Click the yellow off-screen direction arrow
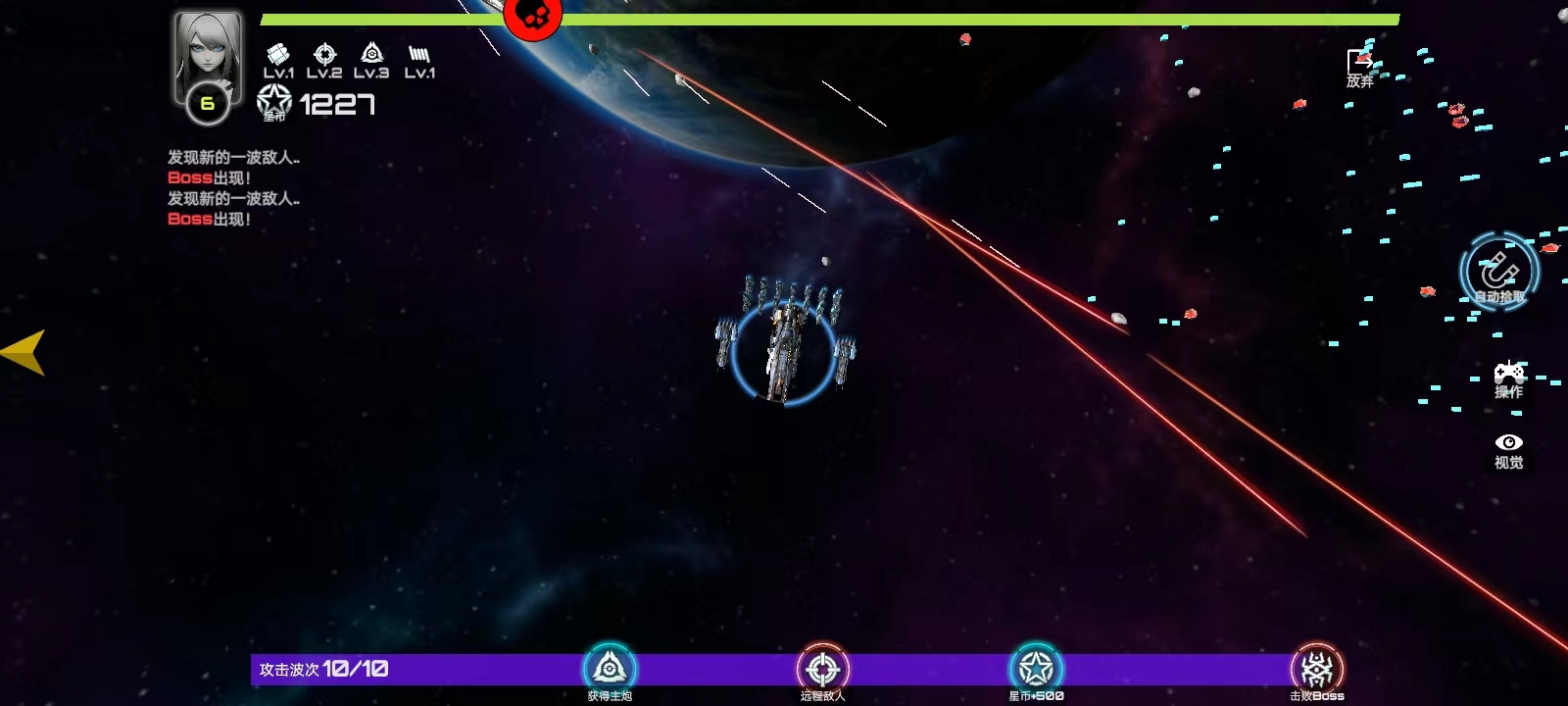 pyautogui.click(x=24, y=352)
